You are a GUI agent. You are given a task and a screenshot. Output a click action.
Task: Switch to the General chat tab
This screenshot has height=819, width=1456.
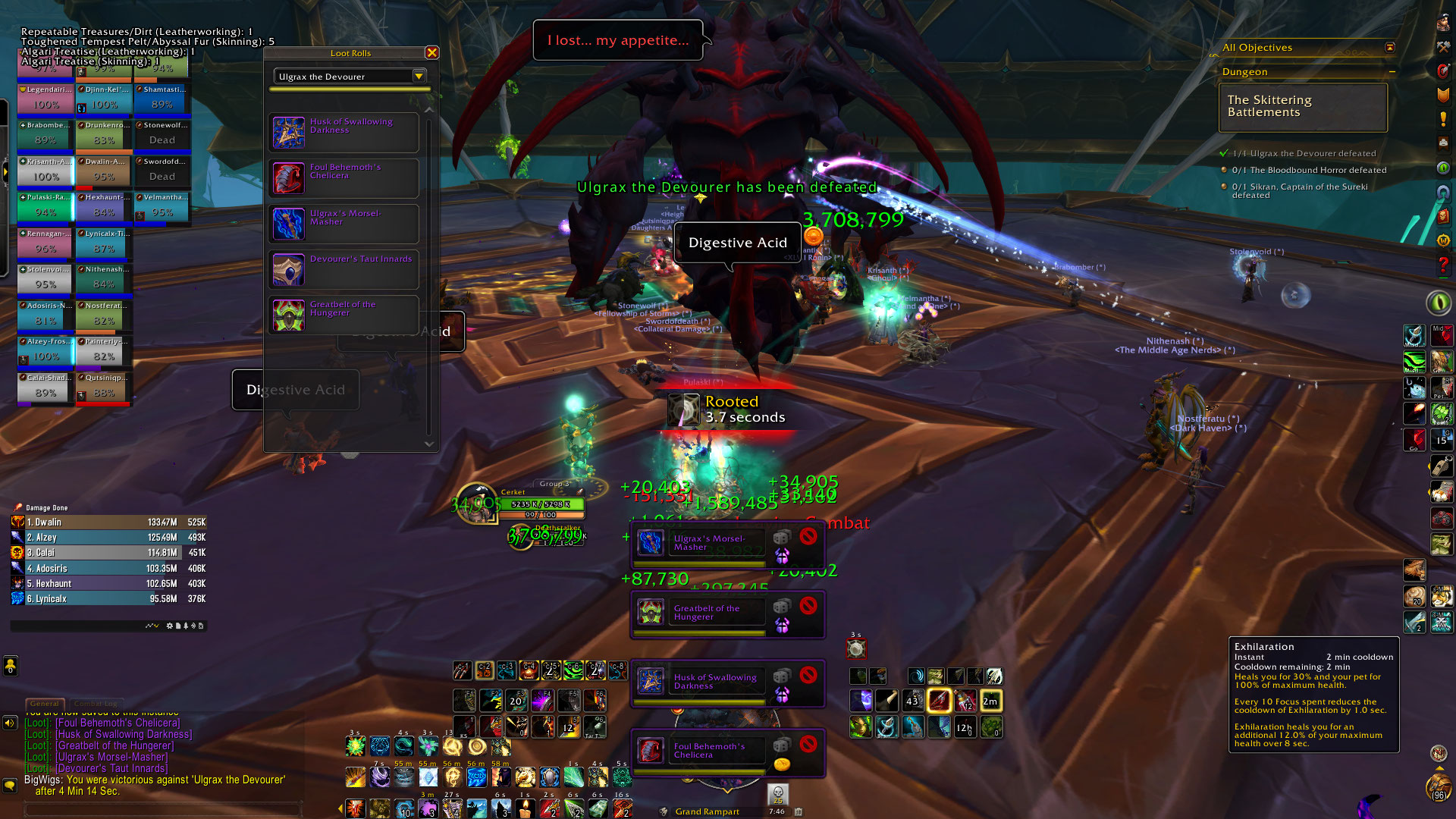point(45,704)
